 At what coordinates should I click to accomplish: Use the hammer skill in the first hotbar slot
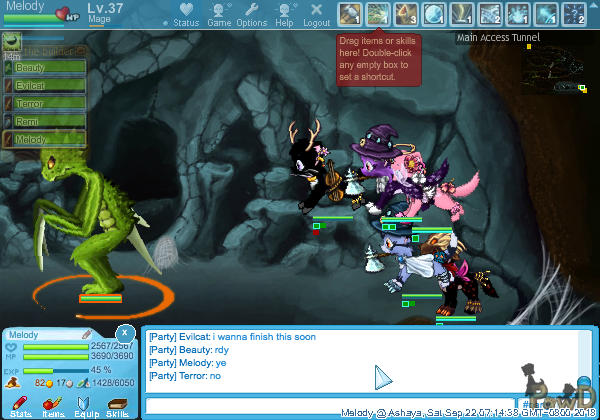click(350, 14)
